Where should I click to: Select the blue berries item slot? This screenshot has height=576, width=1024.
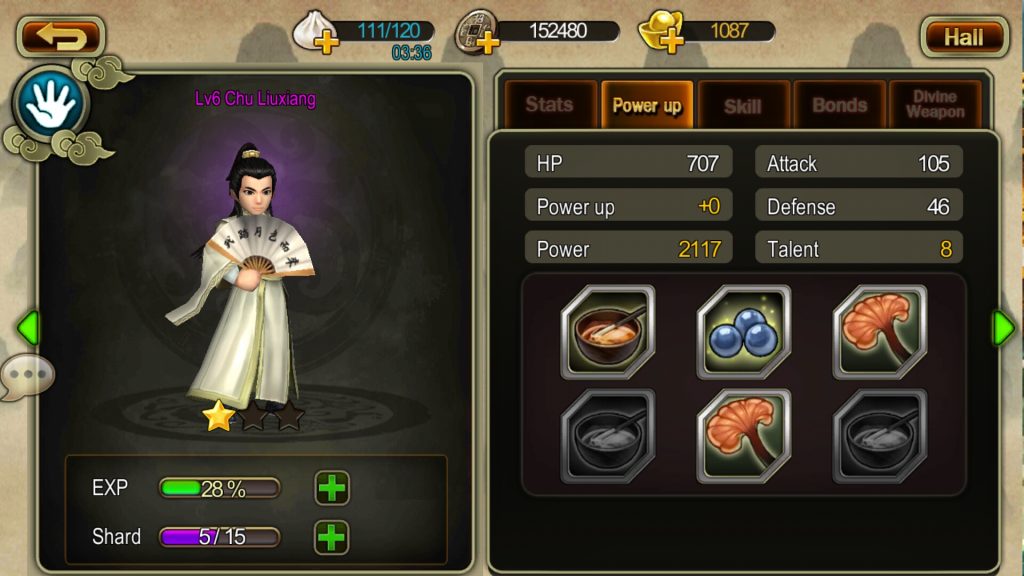point(743,332)
